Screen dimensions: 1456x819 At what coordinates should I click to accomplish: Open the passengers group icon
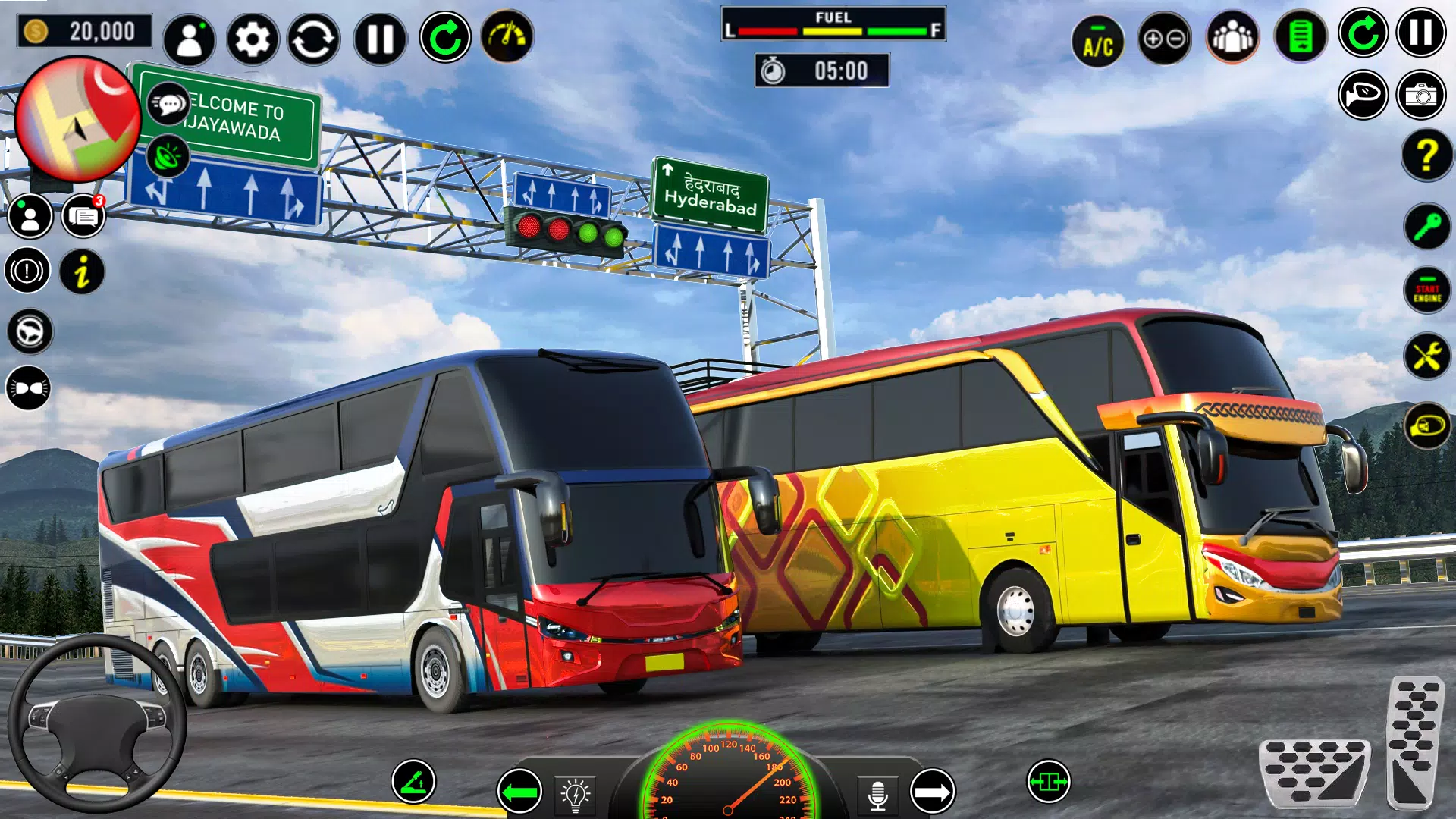click(1232, 38)
